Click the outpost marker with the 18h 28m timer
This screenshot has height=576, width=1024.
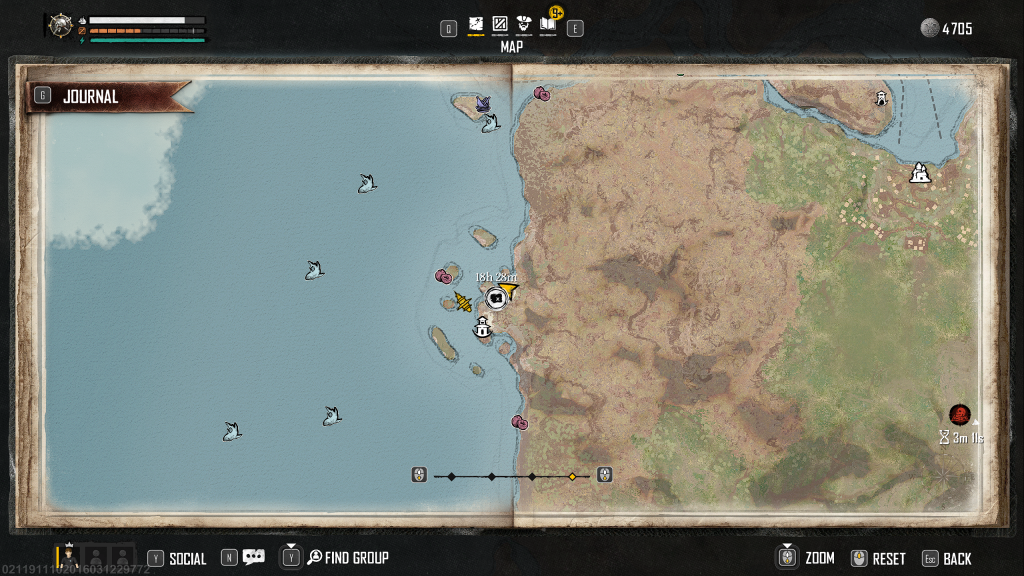pyautogui.click(x=497, y=298)
